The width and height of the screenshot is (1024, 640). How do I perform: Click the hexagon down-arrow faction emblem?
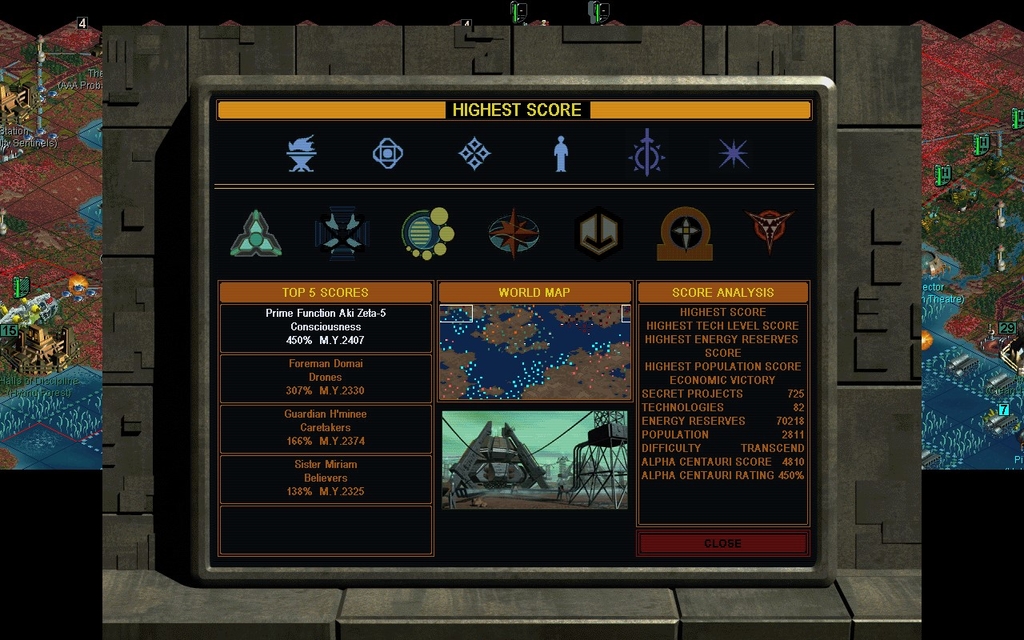pyautogui.click(x=600, y=234)
